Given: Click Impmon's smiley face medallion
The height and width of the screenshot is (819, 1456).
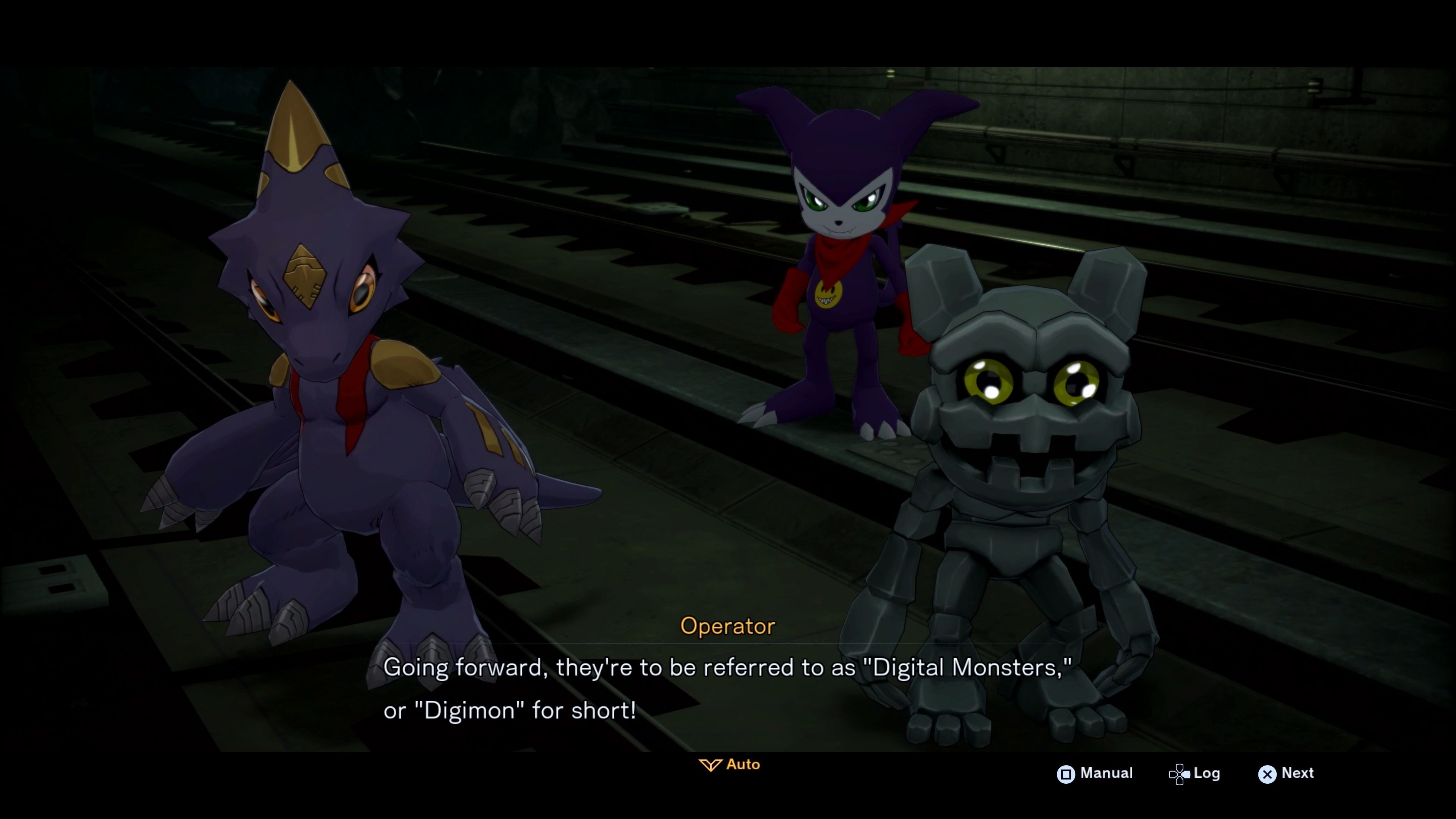Looking at the screenshot, I should [828, 295].
